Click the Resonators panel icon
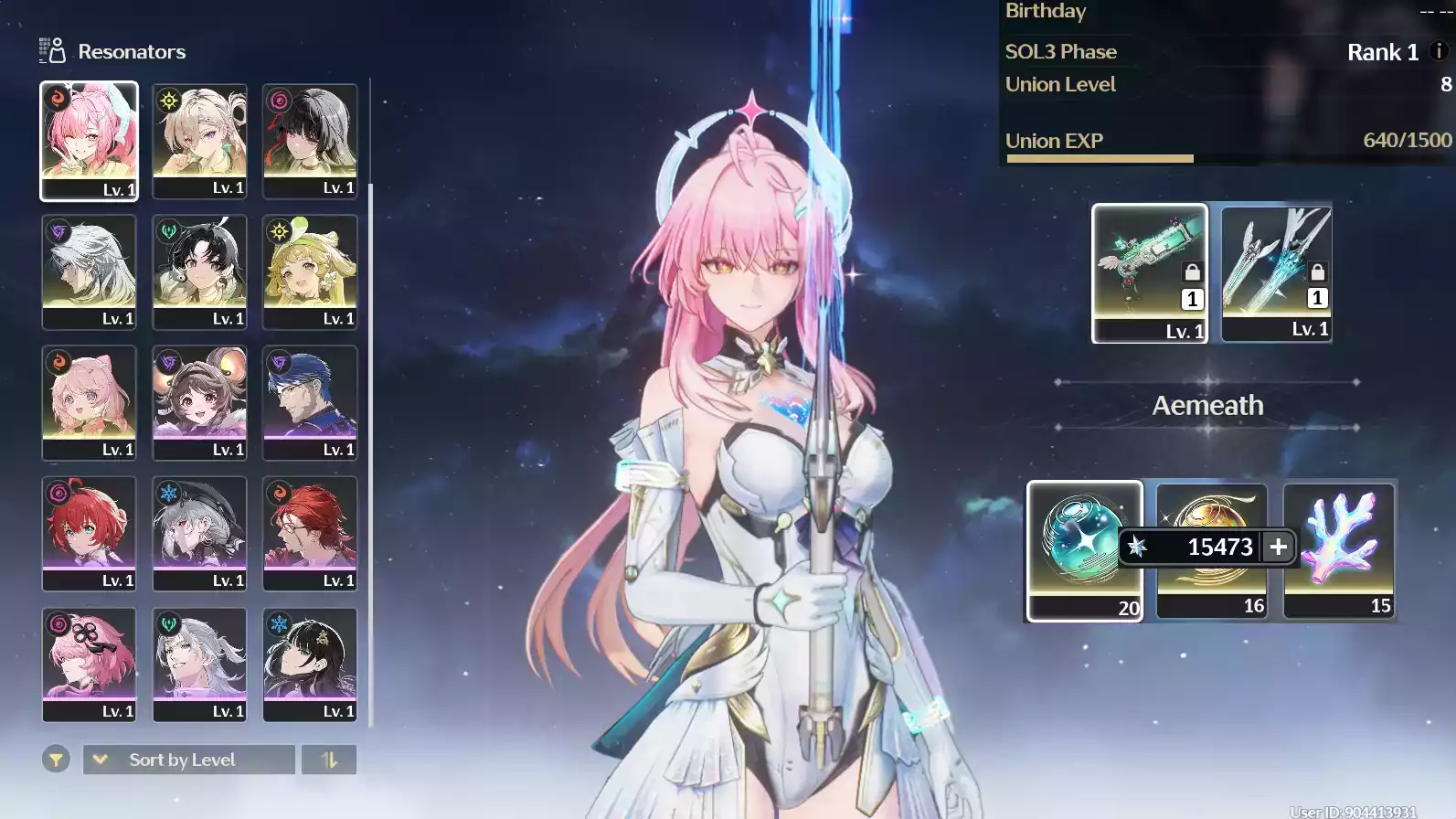Screen dimensions: 1456x819 (50, 51)
